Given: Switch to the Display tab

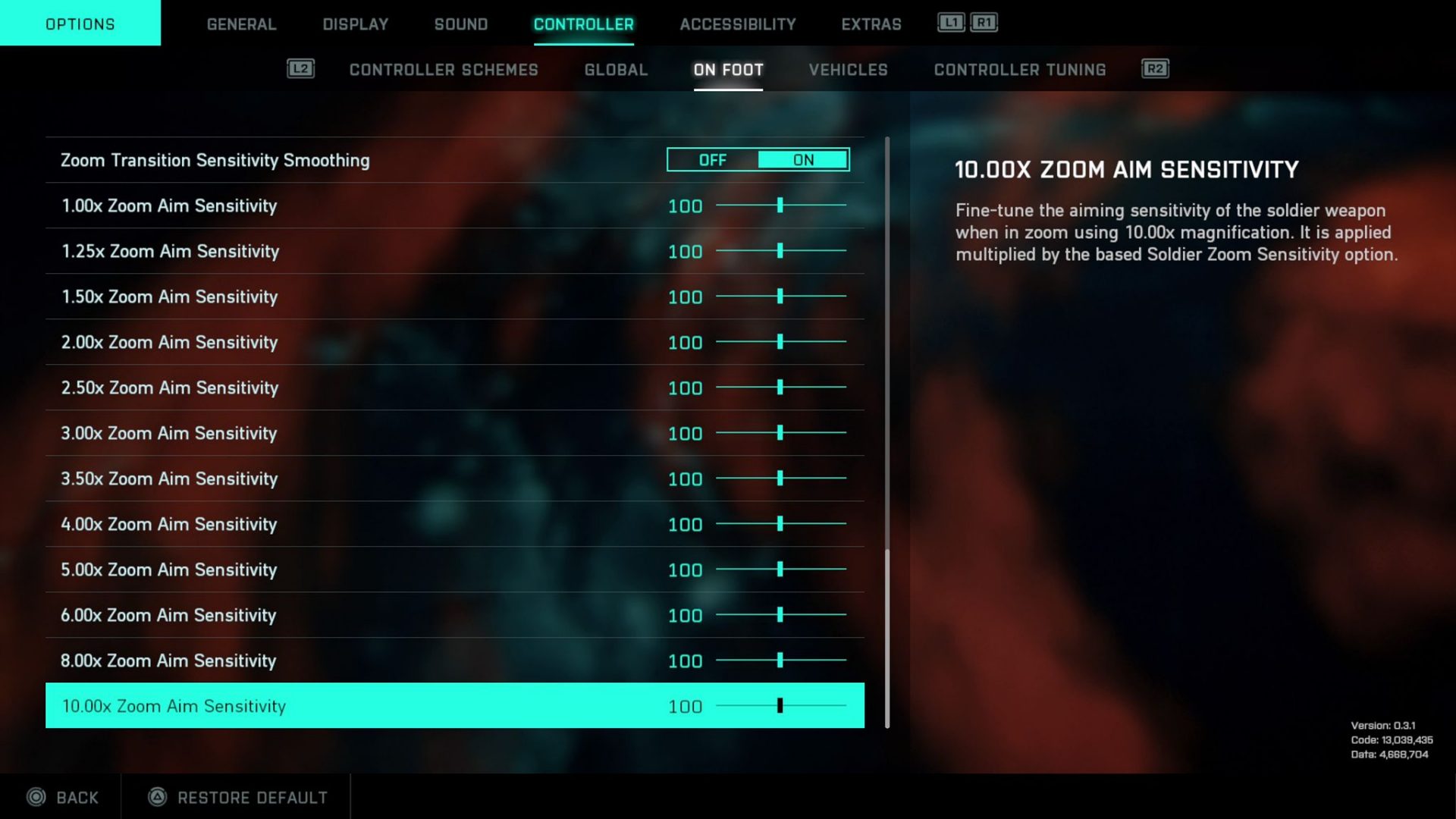Looking at the screenshot, I should (x=355, y=24).
